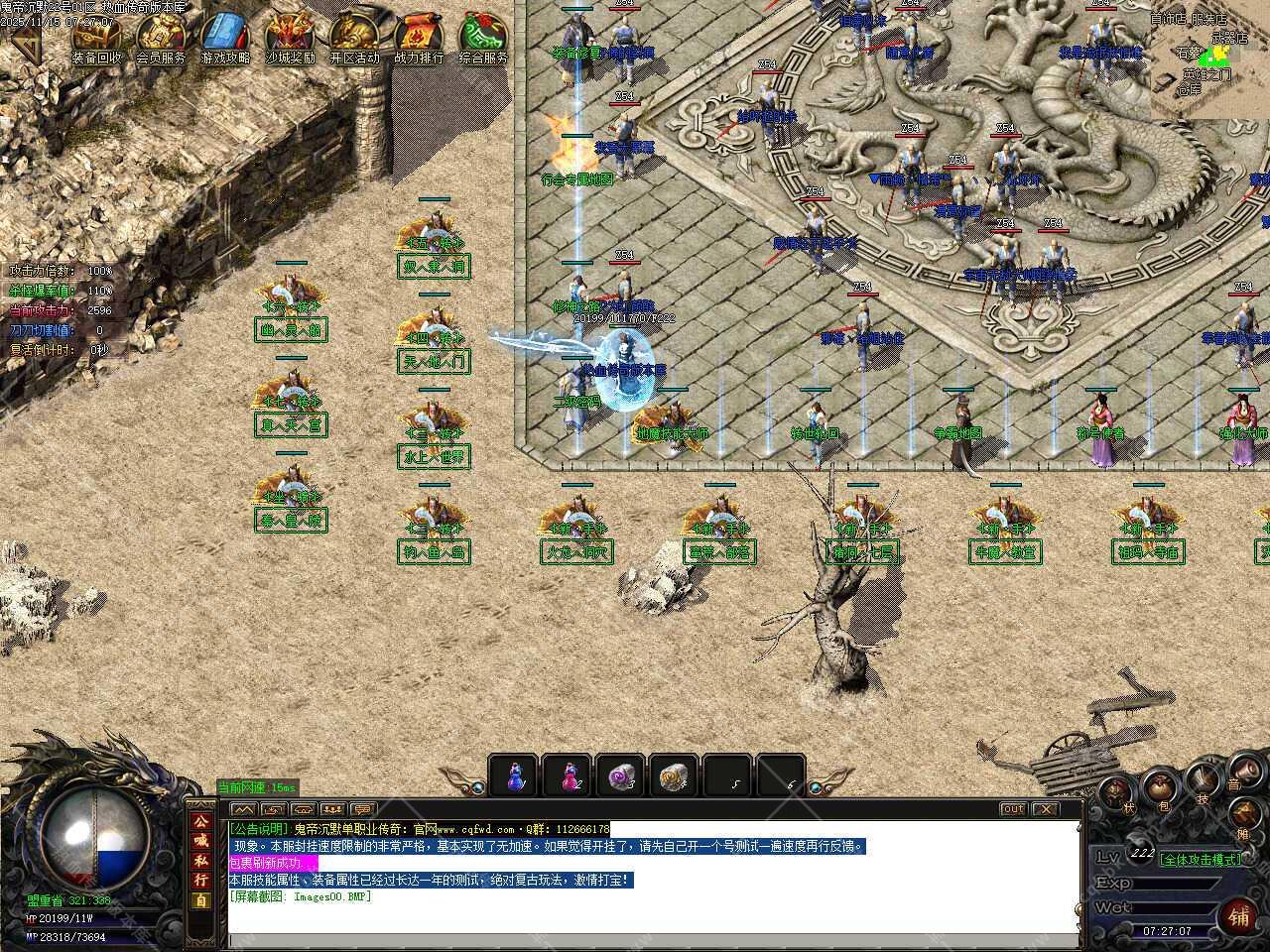The width and height of the screenshot is (1270, 952).
Task: Open the red 铺 shop button
Action: (1240, 914)
